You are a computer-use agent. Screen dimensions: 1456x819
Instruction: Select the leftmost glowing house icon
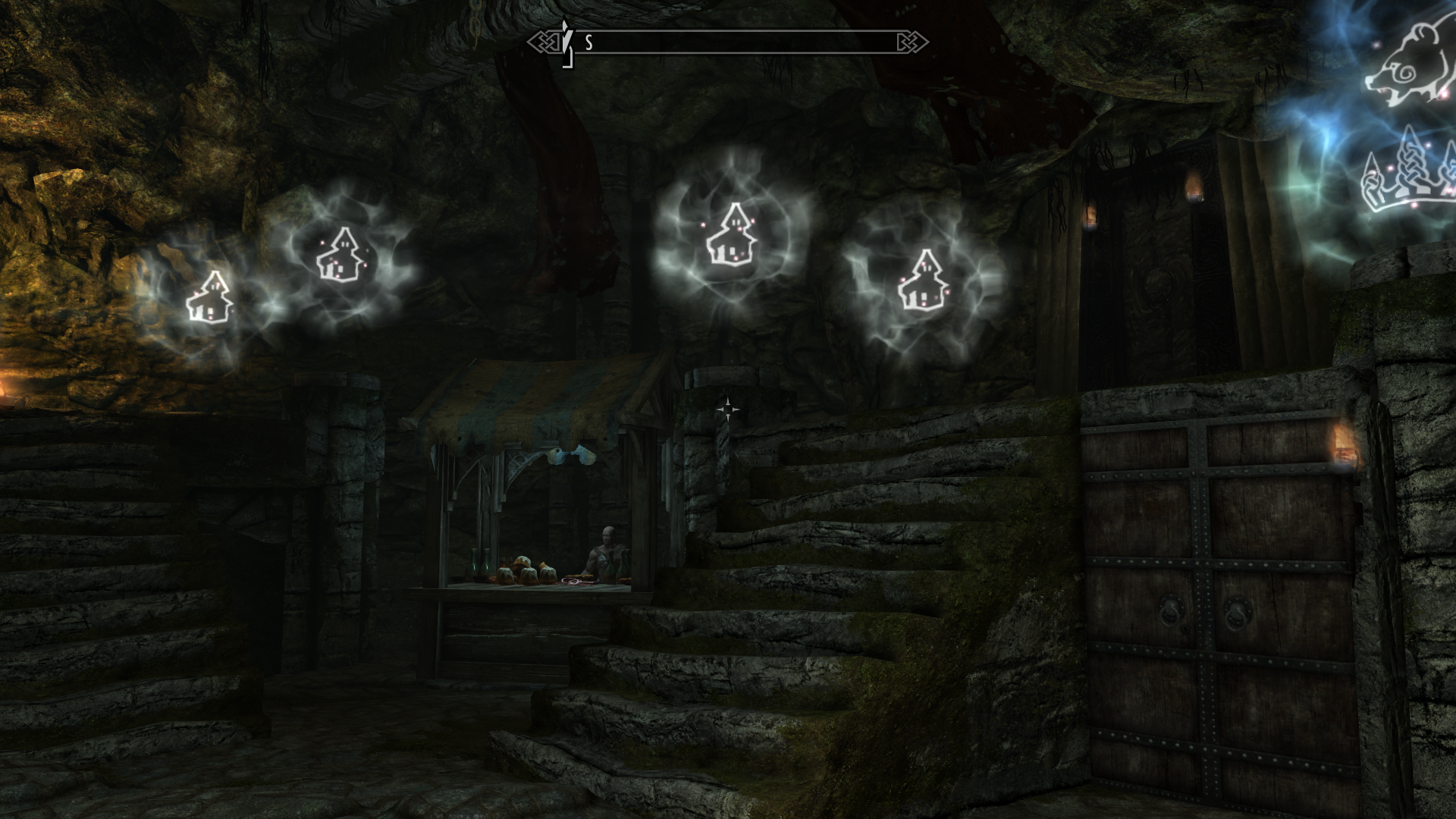point(210,294)
